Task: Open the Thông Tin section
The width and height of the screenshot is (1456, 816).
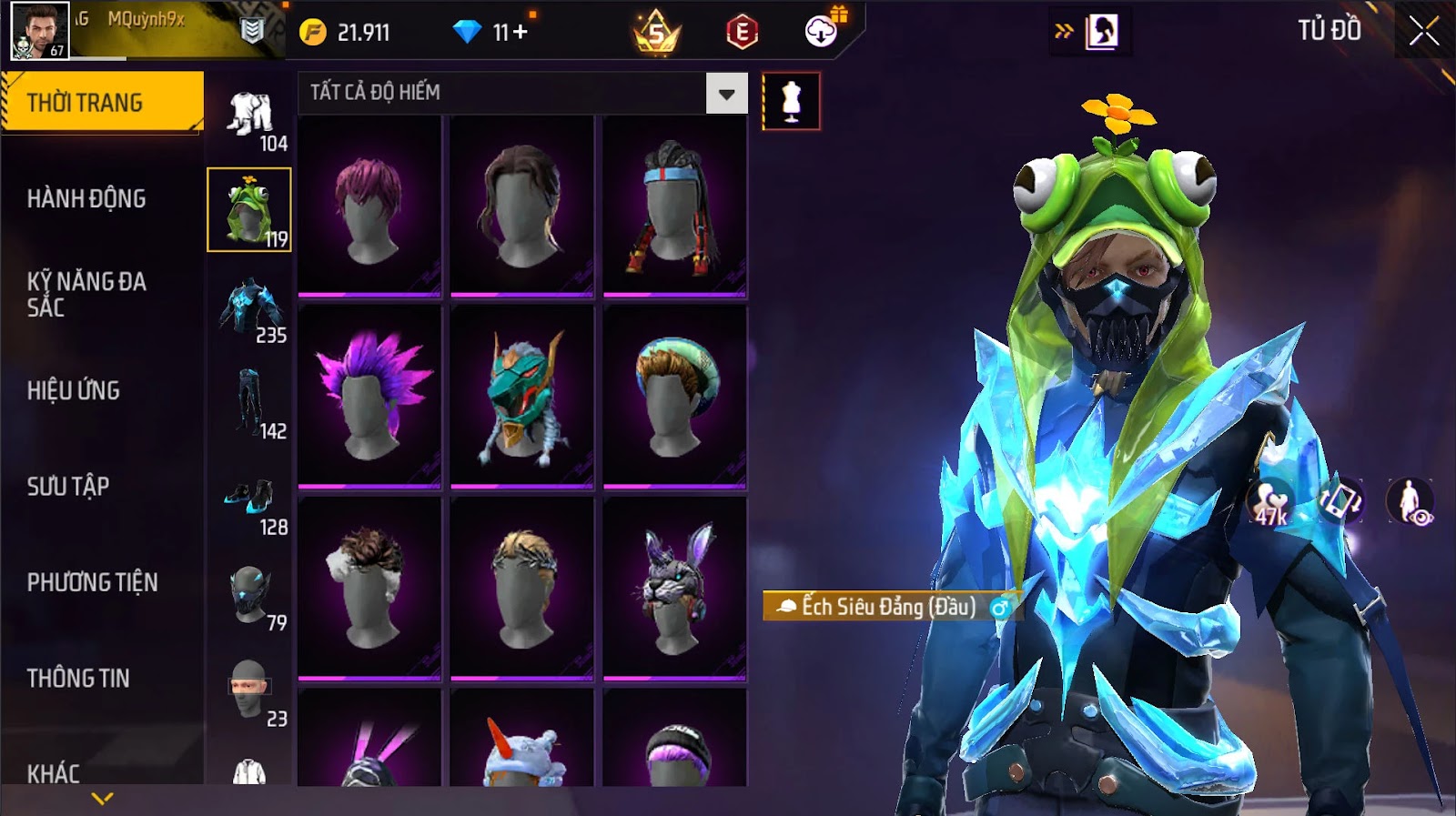Action: tap(78, 678)
